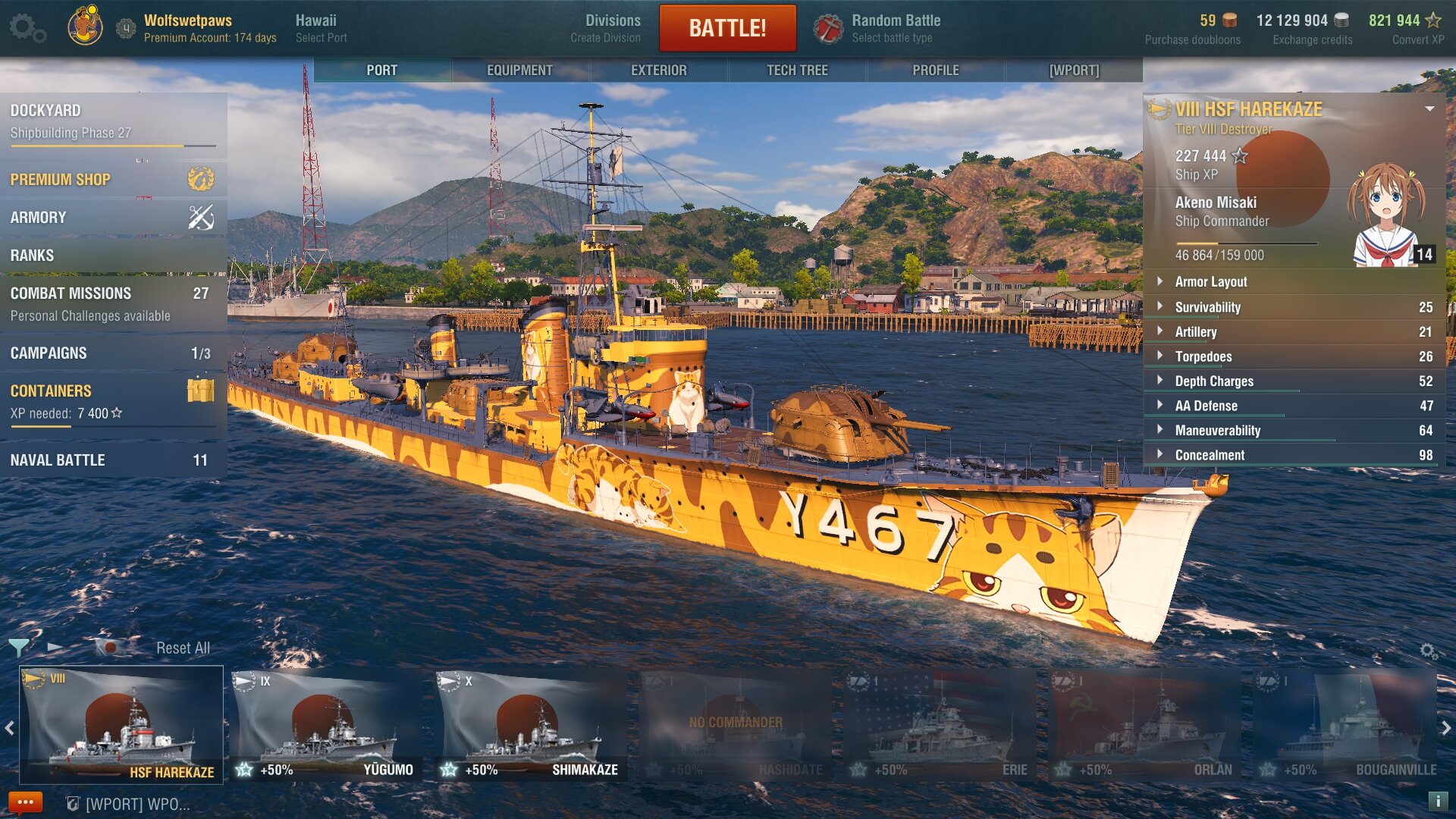Expand the Torpedoes stats section
This screenshot has width=1456, height=819.
[x=1294, y=356]
